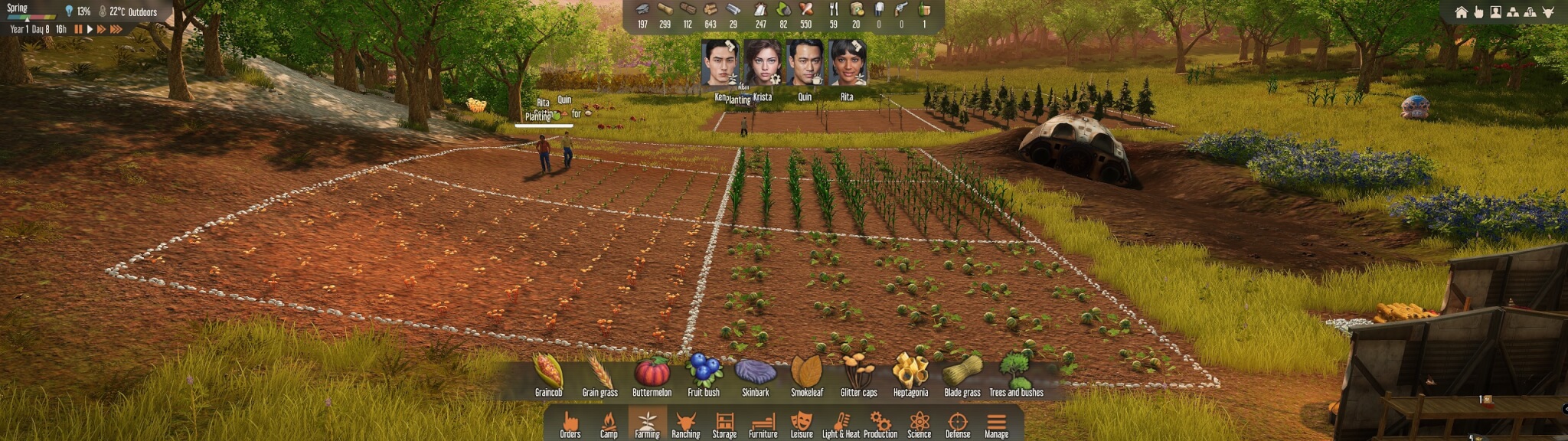Open the Defense category
Image resolution: width=1568 pixels, height=441 pixels.
(957, 424)
